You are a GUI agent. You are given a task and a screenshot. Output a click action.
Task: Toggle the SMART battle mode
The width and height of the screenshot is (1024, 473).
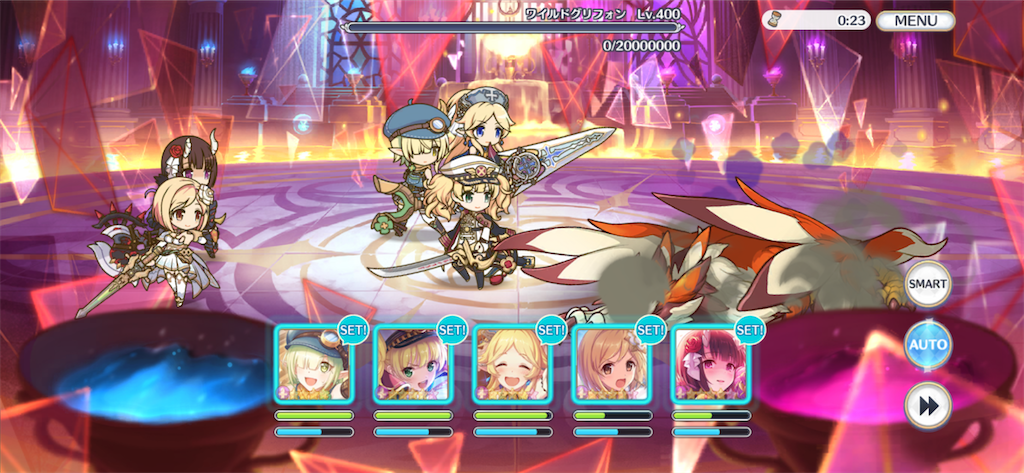coord(927,285)
